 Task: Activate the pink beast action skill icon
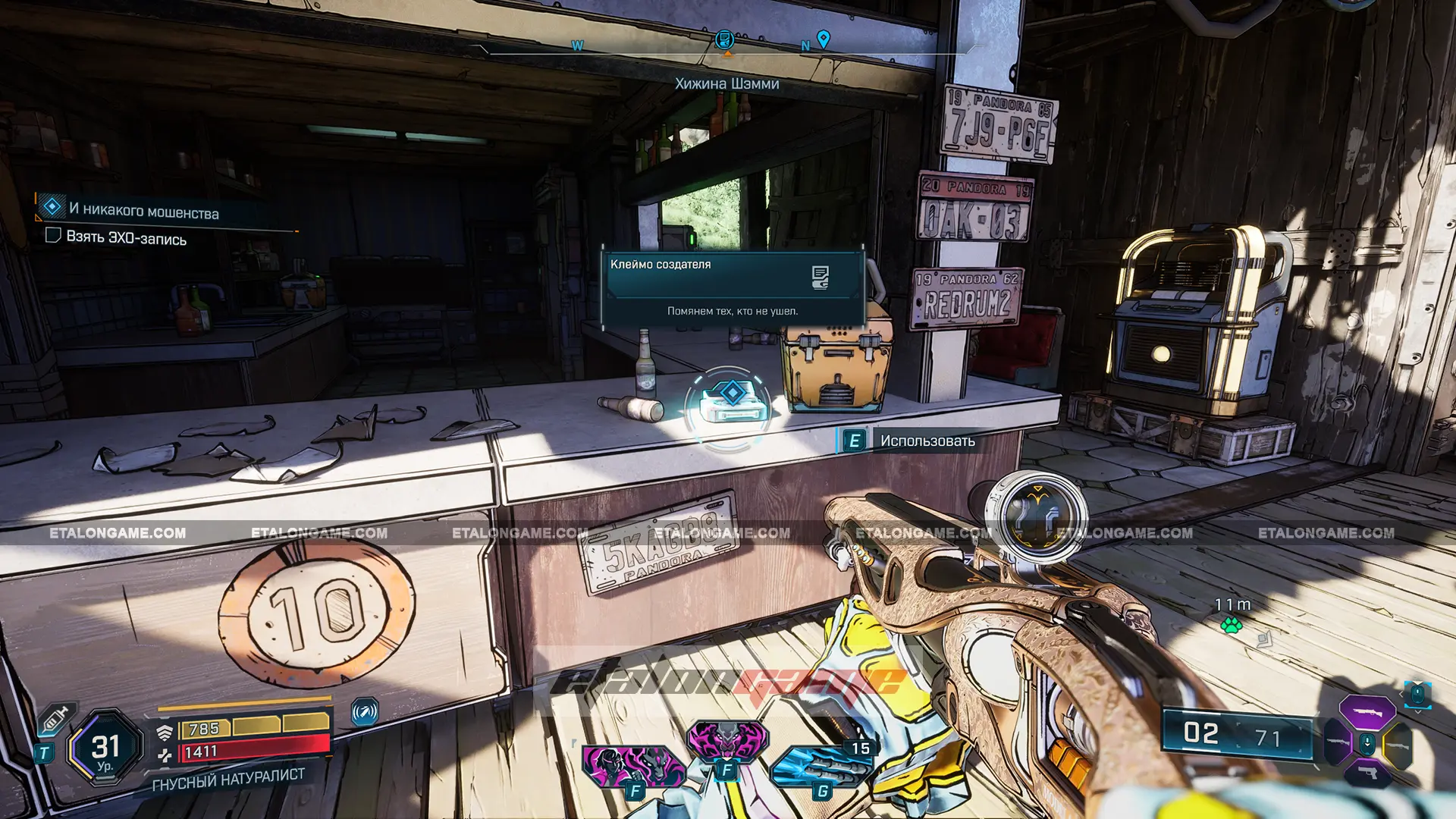[x=726, y=739]
